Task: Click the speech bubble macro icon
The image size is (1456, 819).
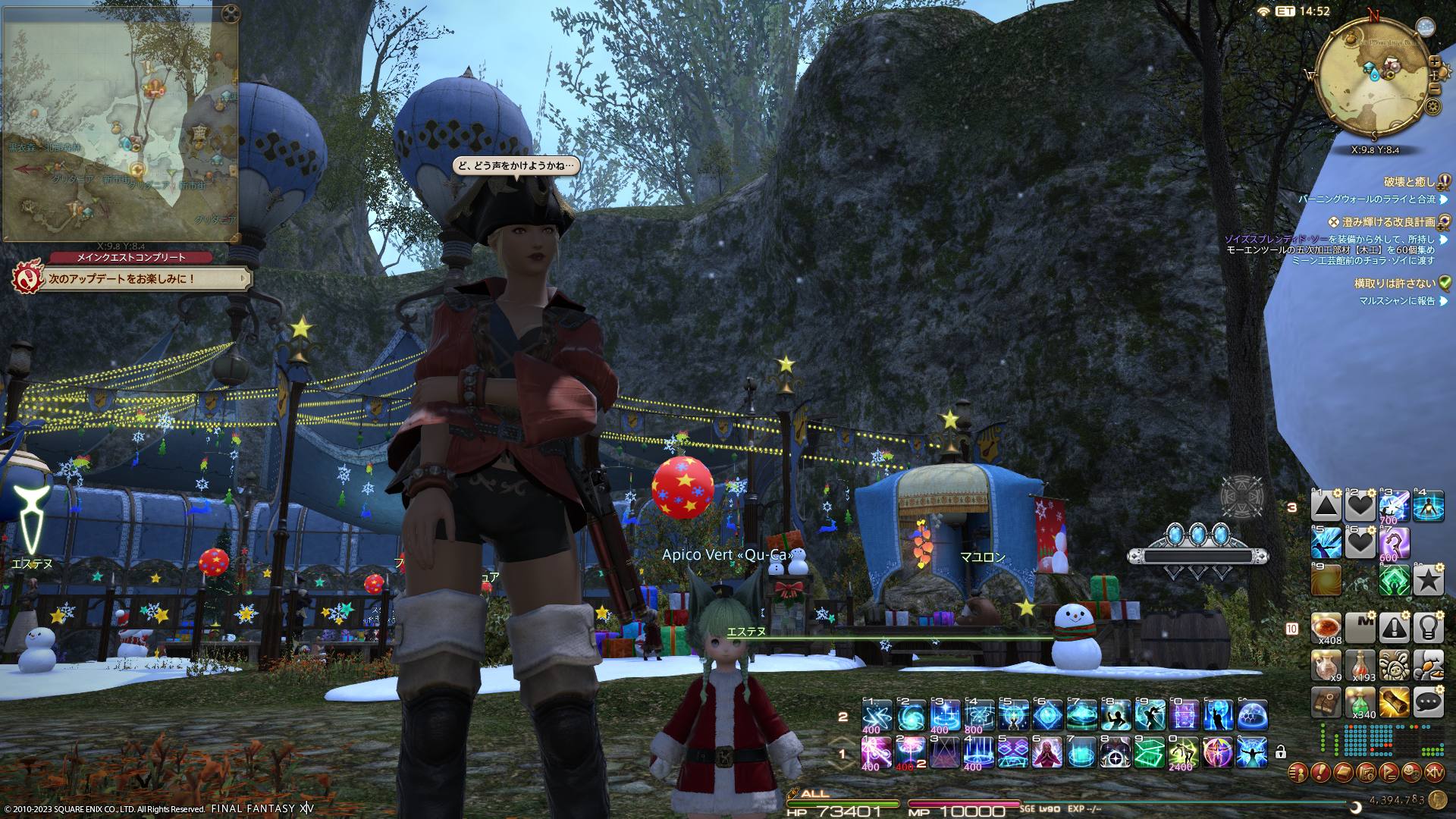Action: point(1428,703)
